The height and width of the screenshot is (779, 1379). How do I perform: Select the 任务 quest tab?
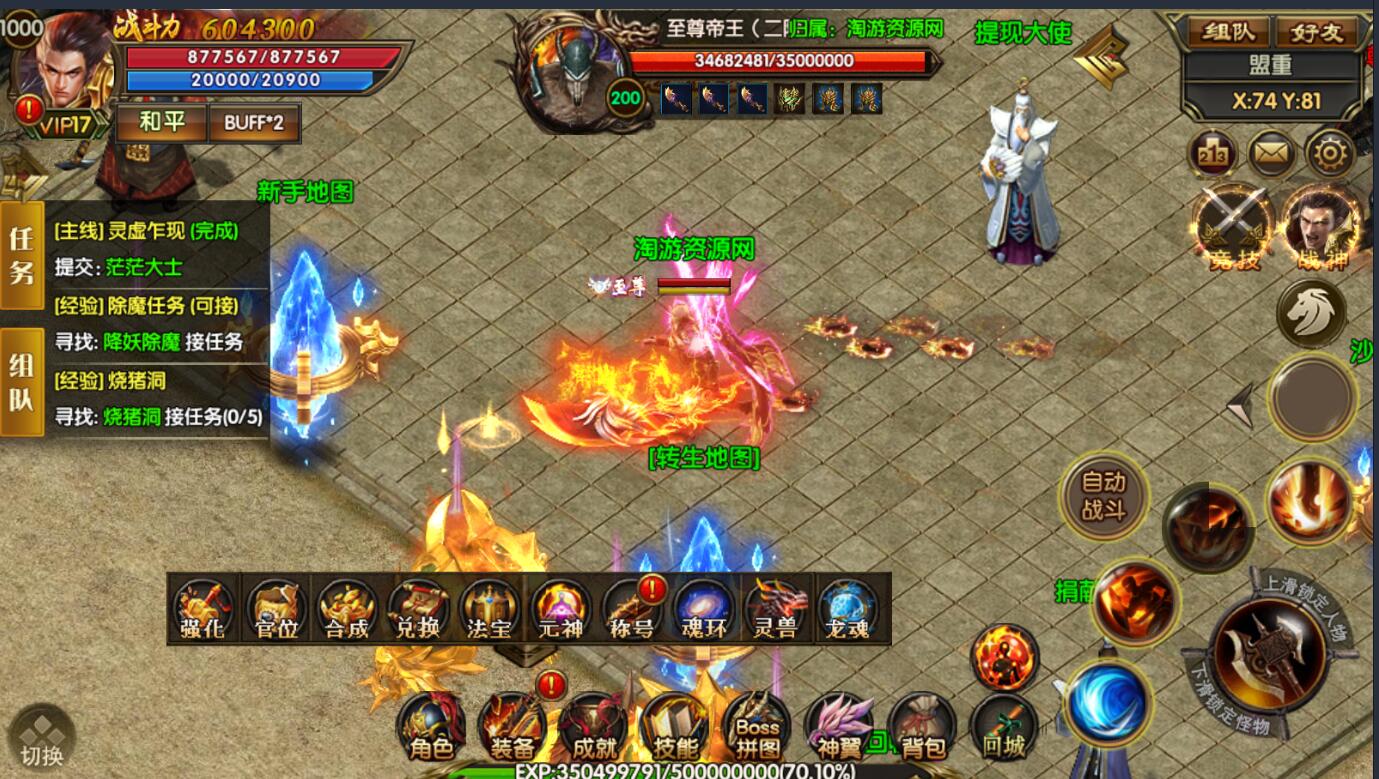pyautogui.click(x=22, y=254)
